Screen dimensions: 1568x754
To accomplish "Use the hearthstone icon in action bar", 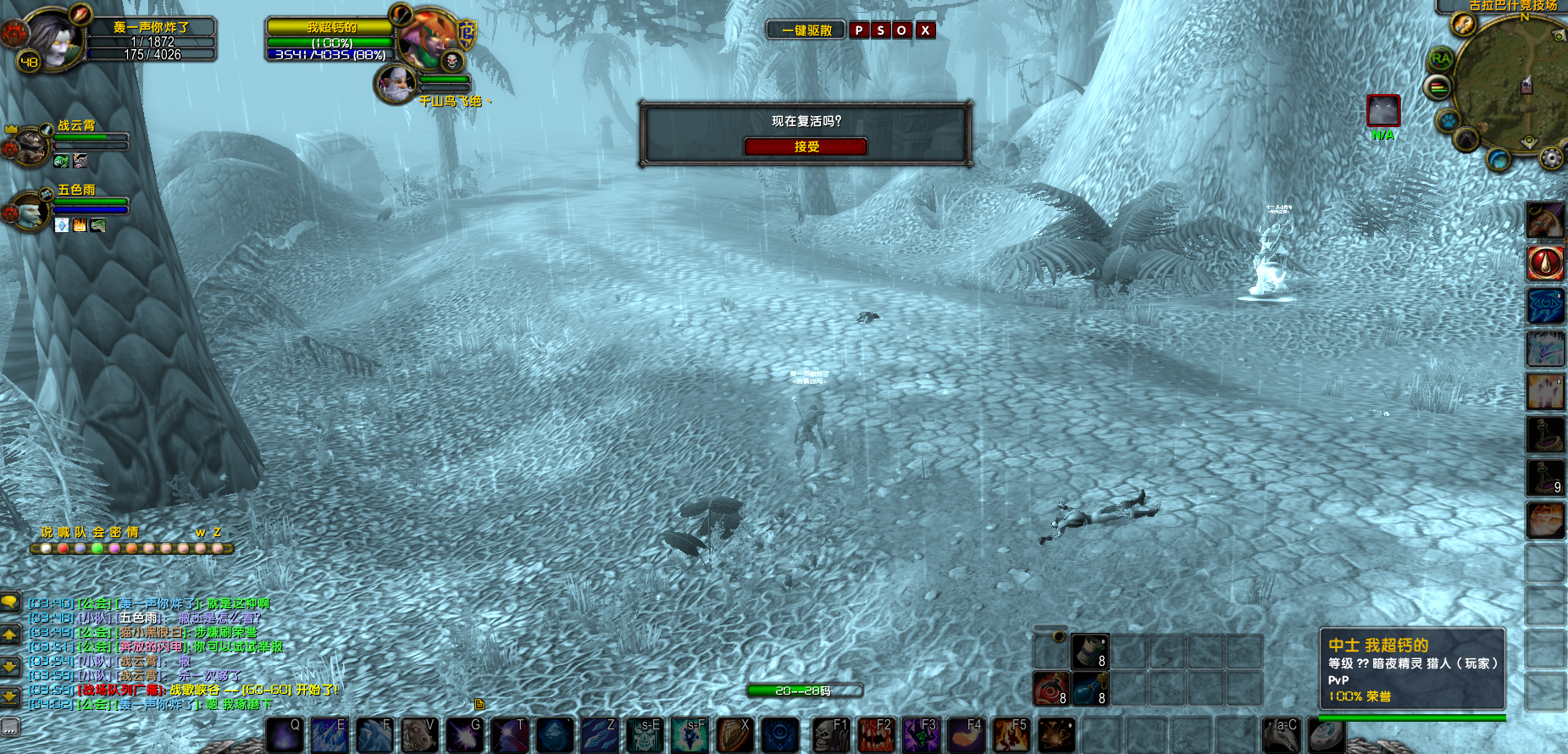I will tap(1326, 735).
